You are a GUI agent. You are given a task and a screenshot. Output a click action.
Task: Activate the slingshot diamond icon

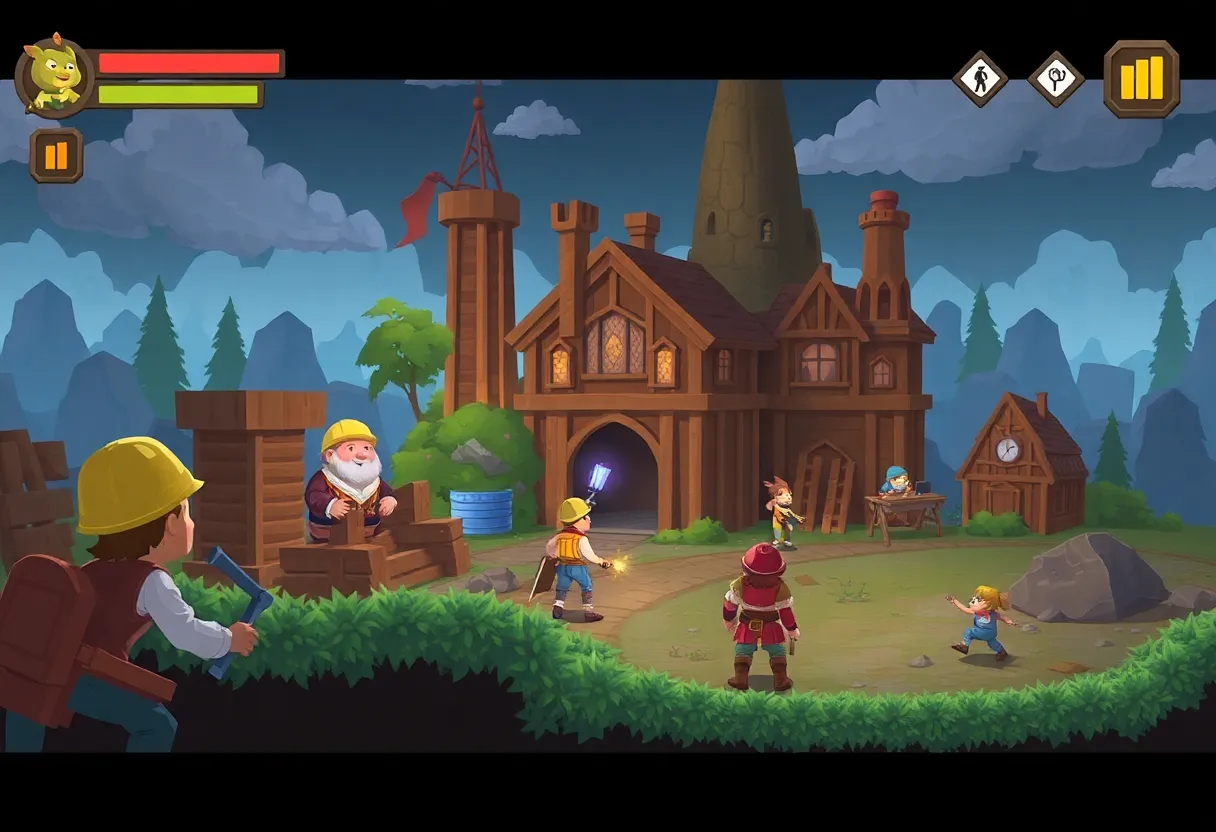[1056, 78]
